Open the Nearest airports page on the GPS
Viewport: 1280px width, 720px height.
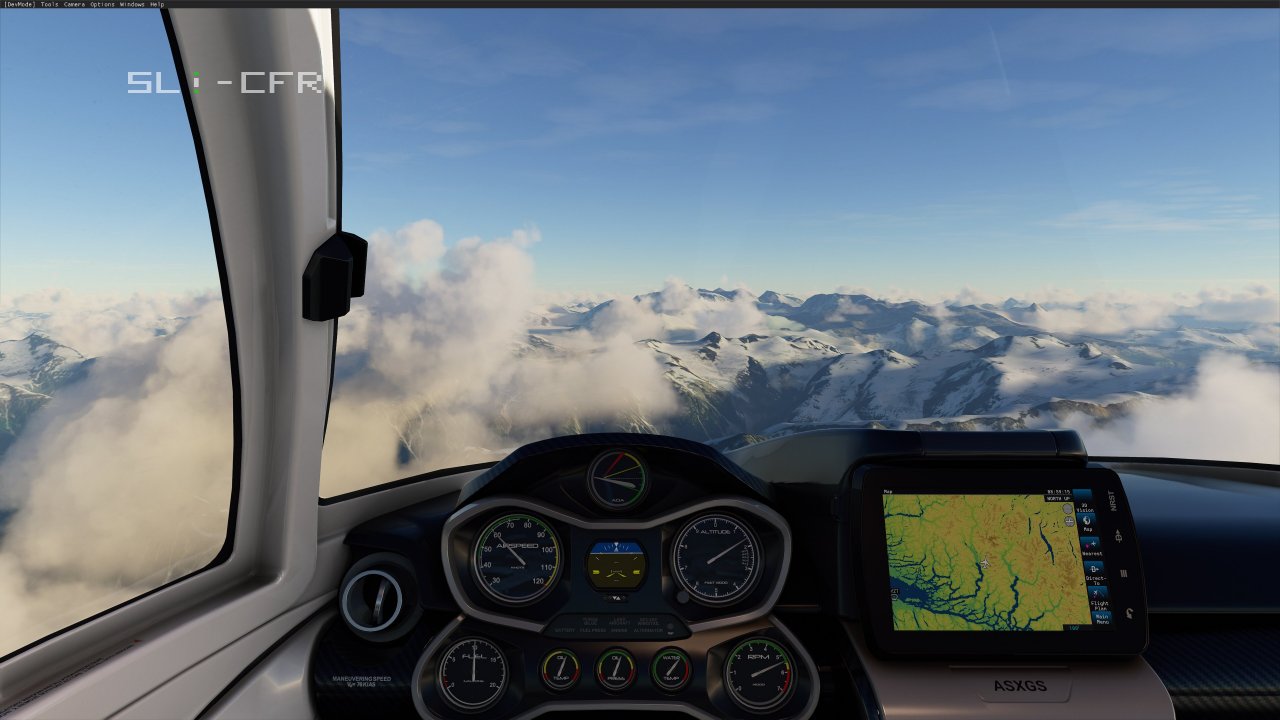[1089, 546]
